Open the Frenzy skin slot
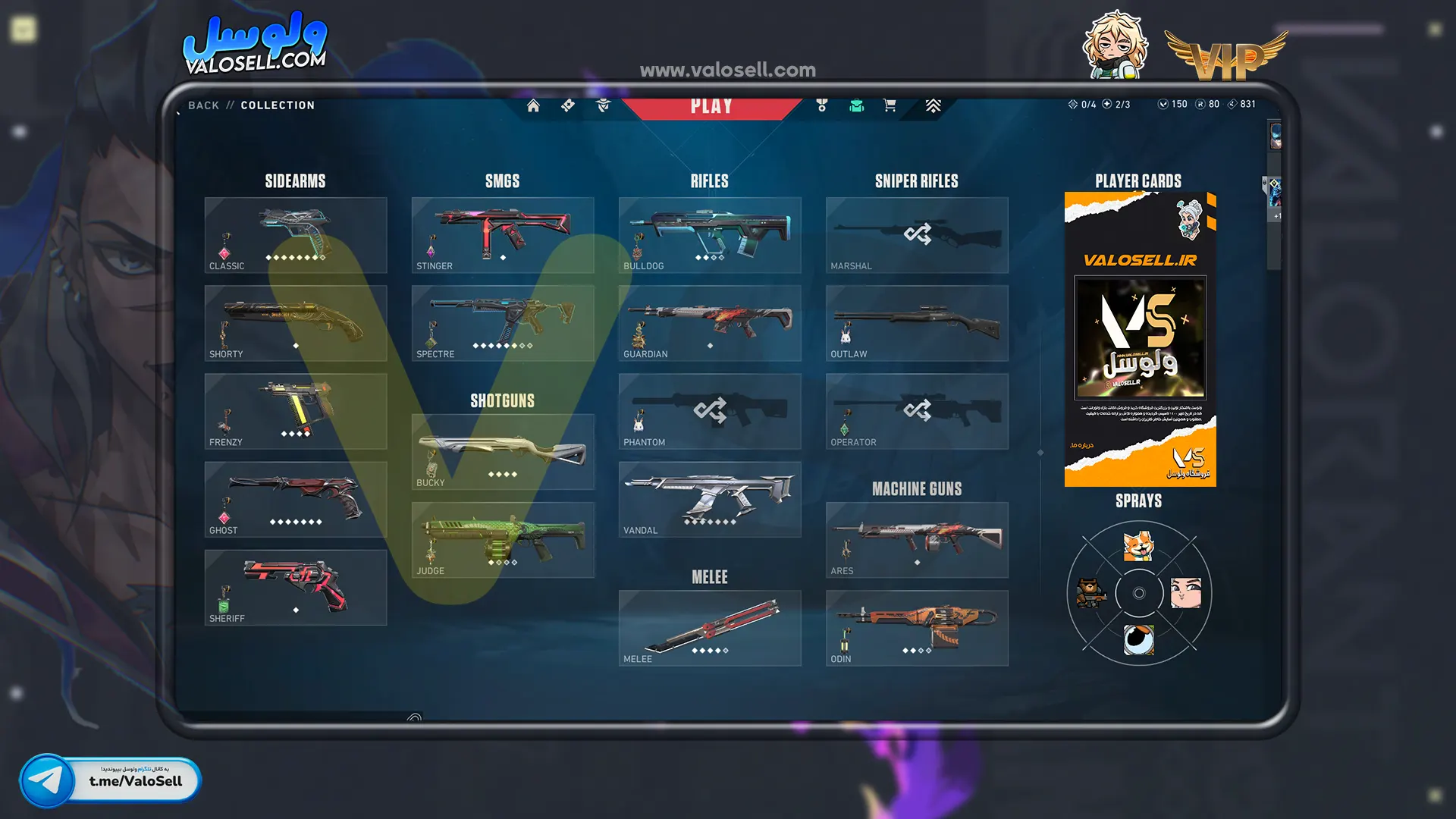Viewport: 1456px width, 819px height. [296, 411]
